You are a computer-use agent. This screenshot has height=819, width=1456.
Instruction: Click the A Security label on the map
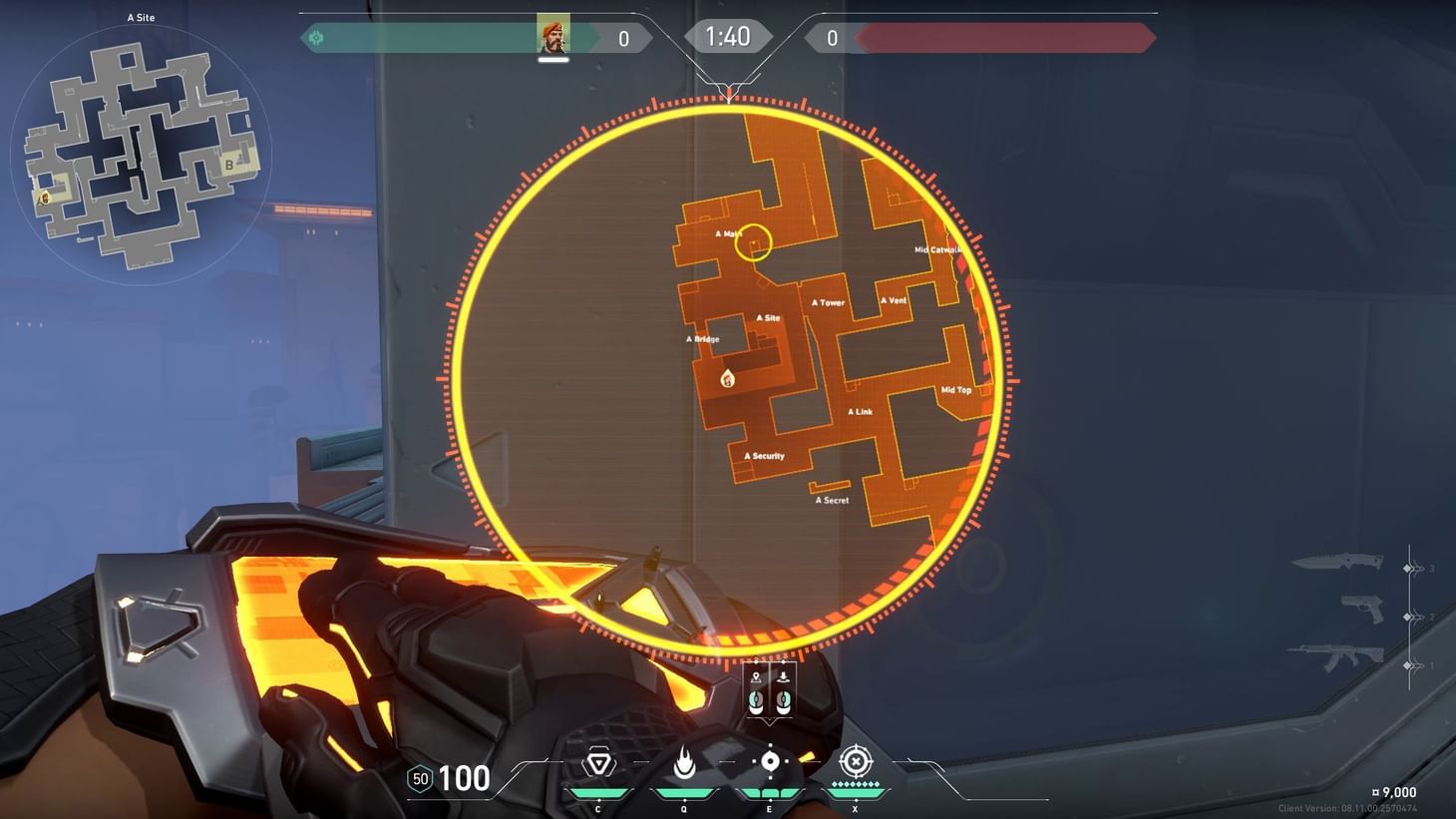tap(764, 455)
